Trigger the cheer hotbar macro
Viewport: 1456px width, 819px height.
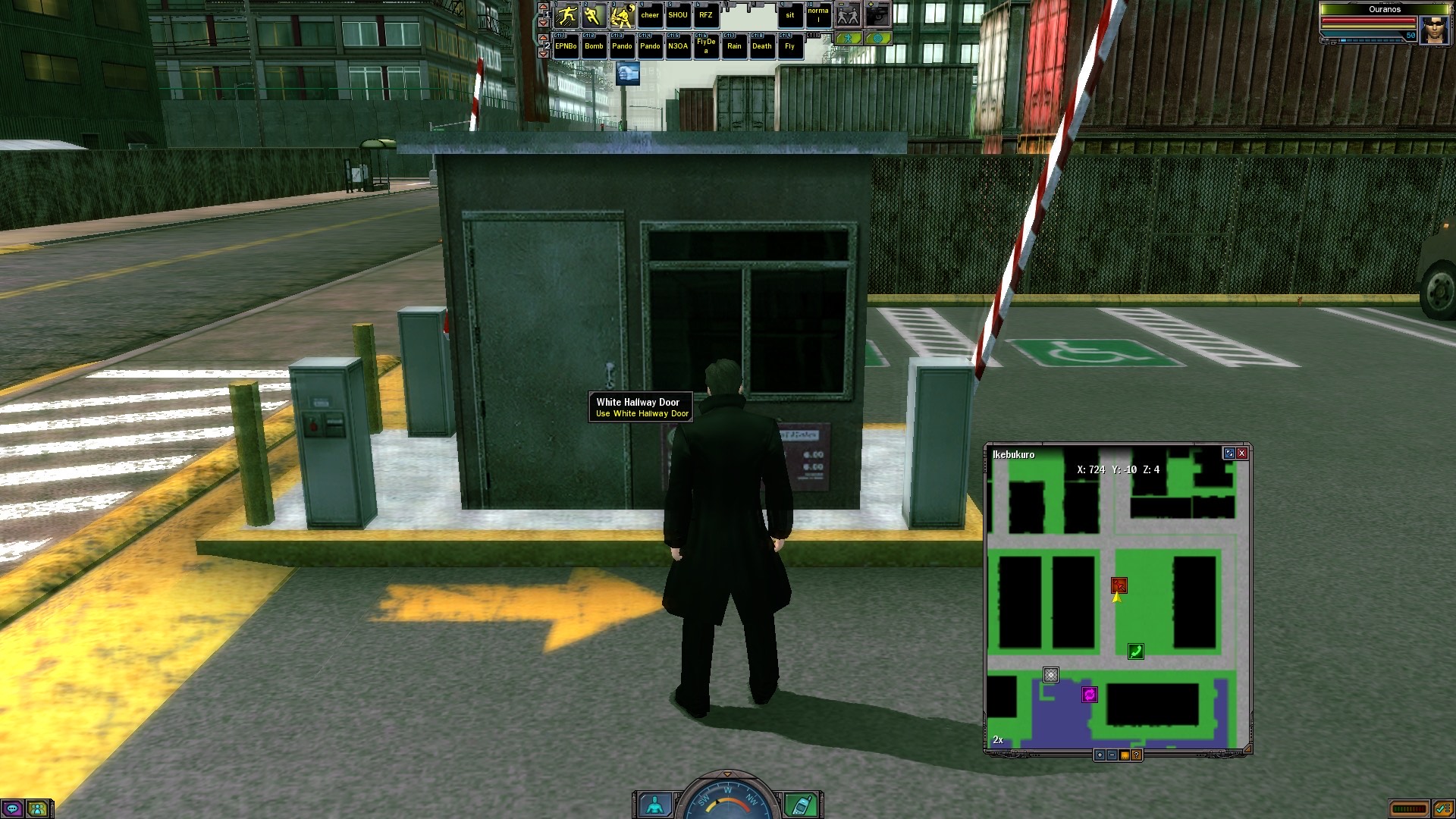tap(650, 16)
